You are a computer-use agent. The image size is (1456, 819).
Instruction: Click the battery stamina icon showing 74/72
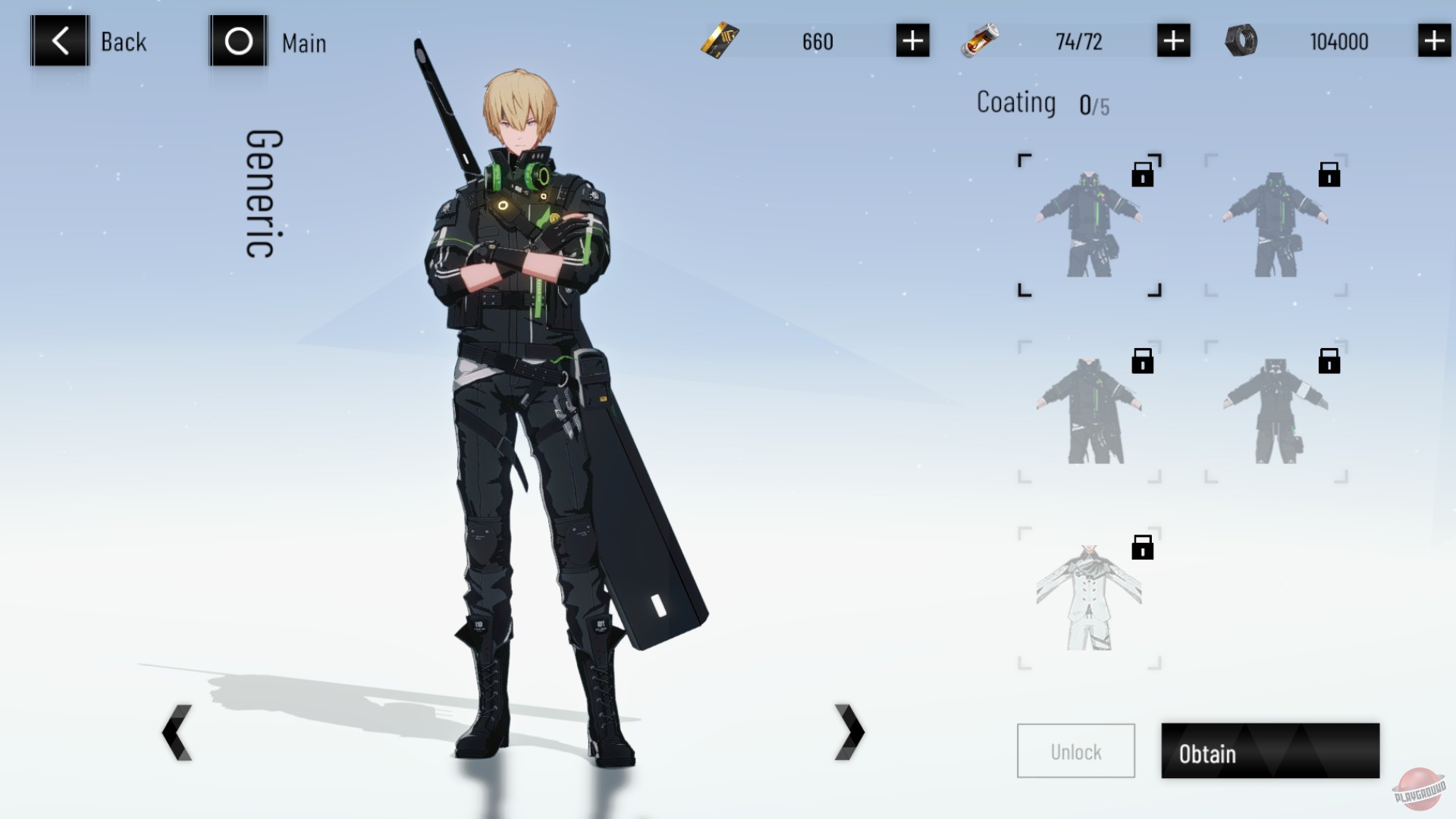[979, 42]
